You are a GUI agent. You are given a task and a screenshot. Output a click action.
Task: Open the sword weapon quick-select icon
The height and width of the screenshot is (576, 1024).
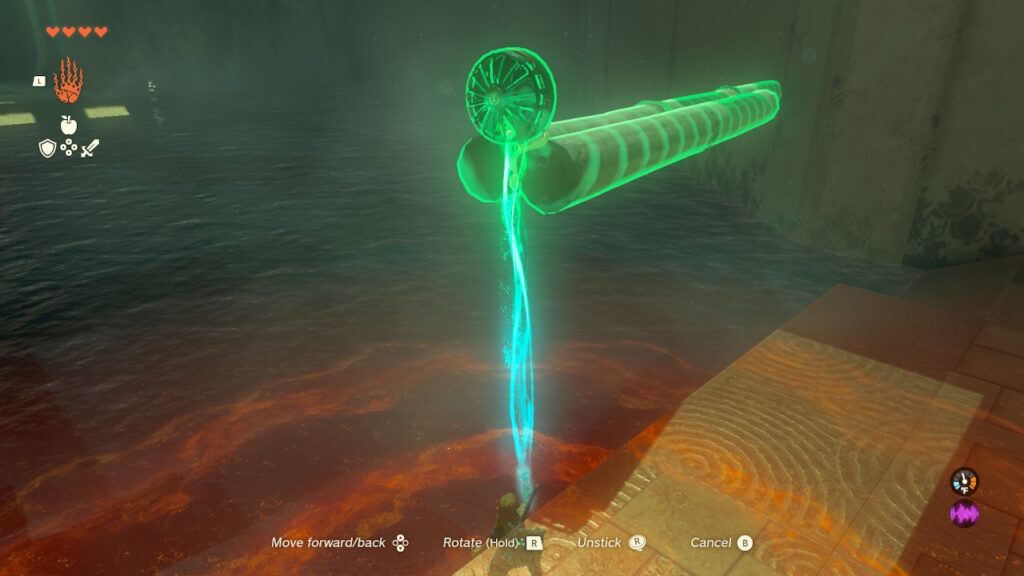[90, 149]
